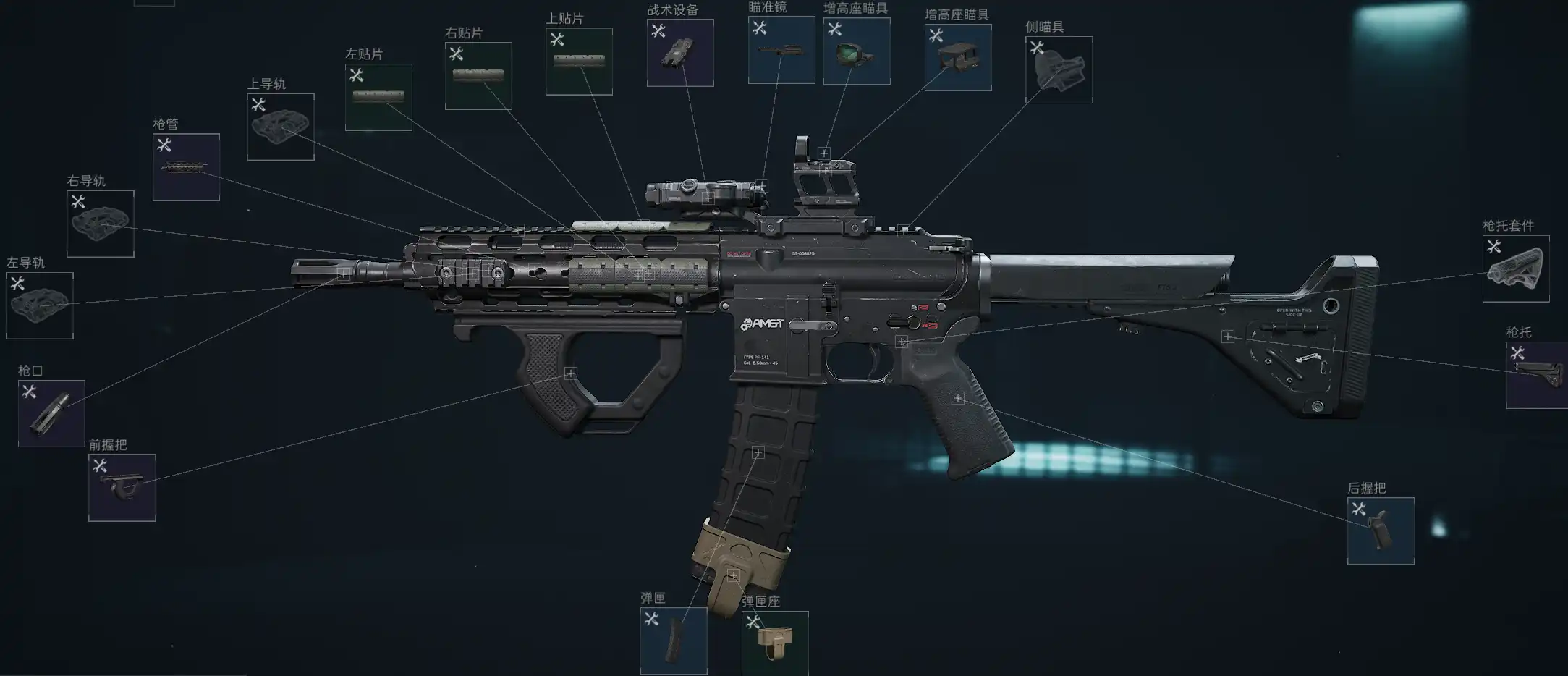Image resolution: width=1568 pixels, height=676 pixels.
Task: Open the 枪管 barrel slot
Action: 186,167
